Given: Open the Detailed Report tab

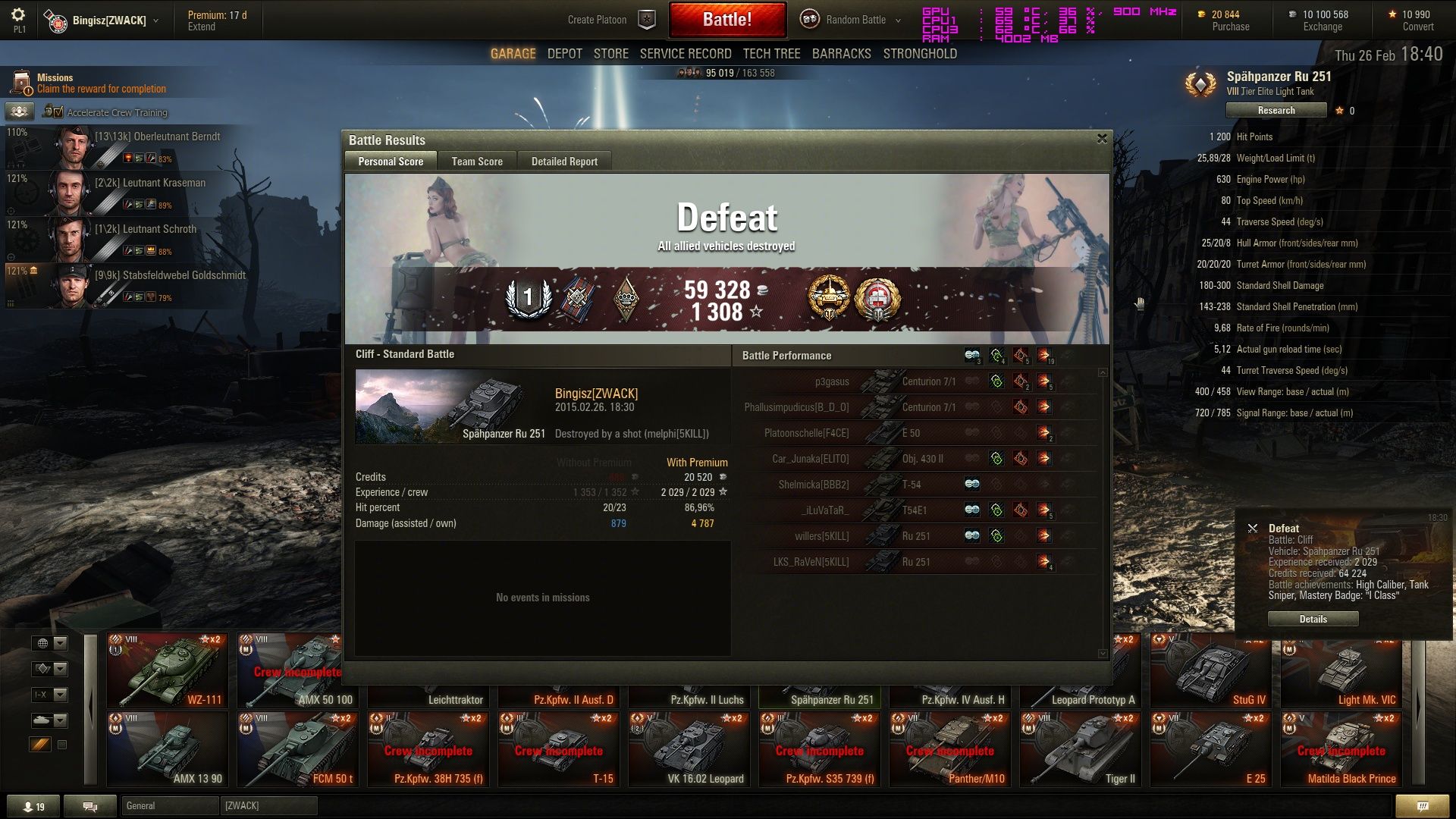Looking at the screenshot, I should pyautogui.click(x=564, y=162).
